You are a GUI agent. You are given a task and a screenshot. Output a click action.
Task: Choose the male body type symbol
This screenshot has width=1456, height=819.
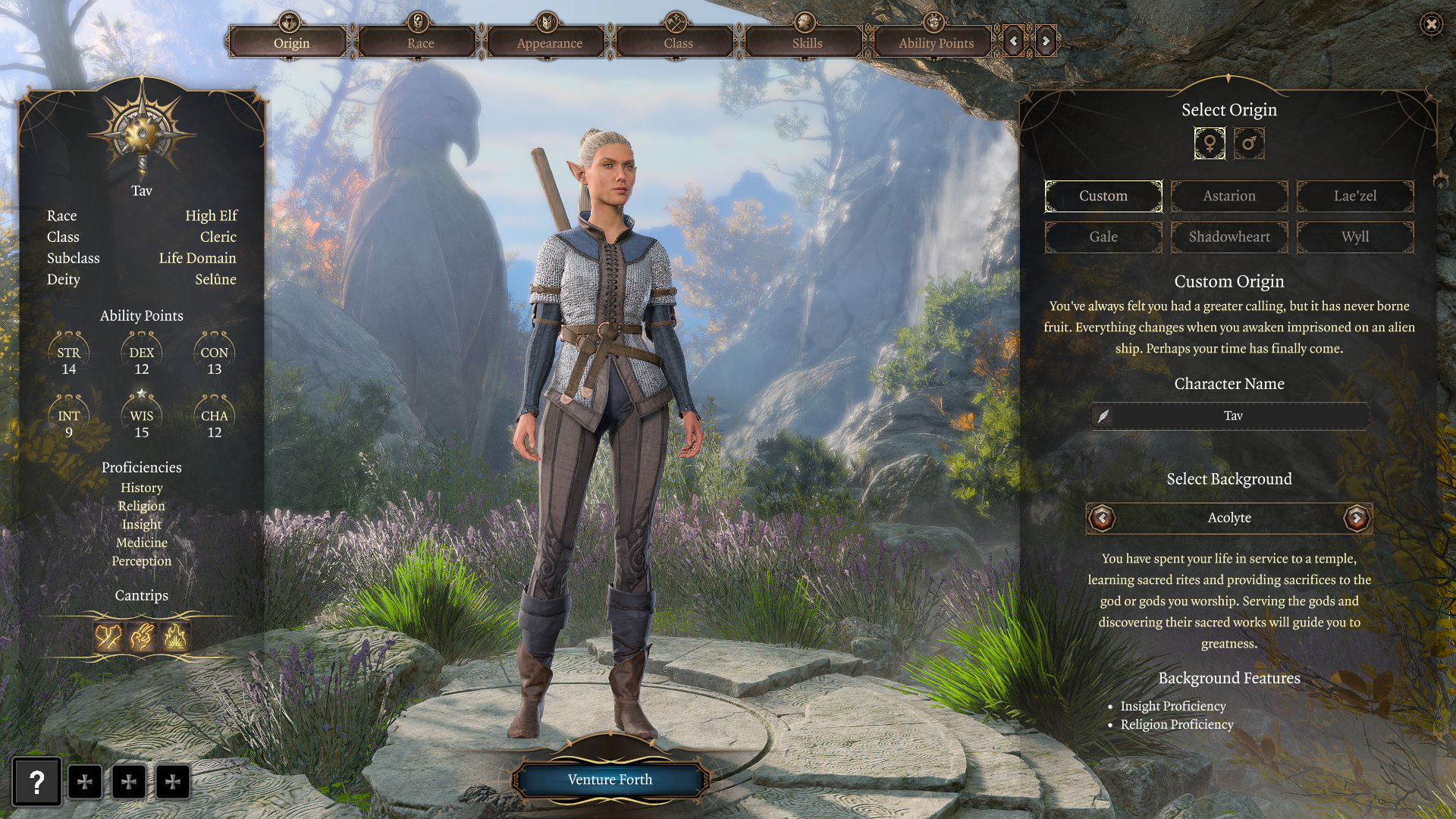pyautogui.click(x=1249, y=143)
